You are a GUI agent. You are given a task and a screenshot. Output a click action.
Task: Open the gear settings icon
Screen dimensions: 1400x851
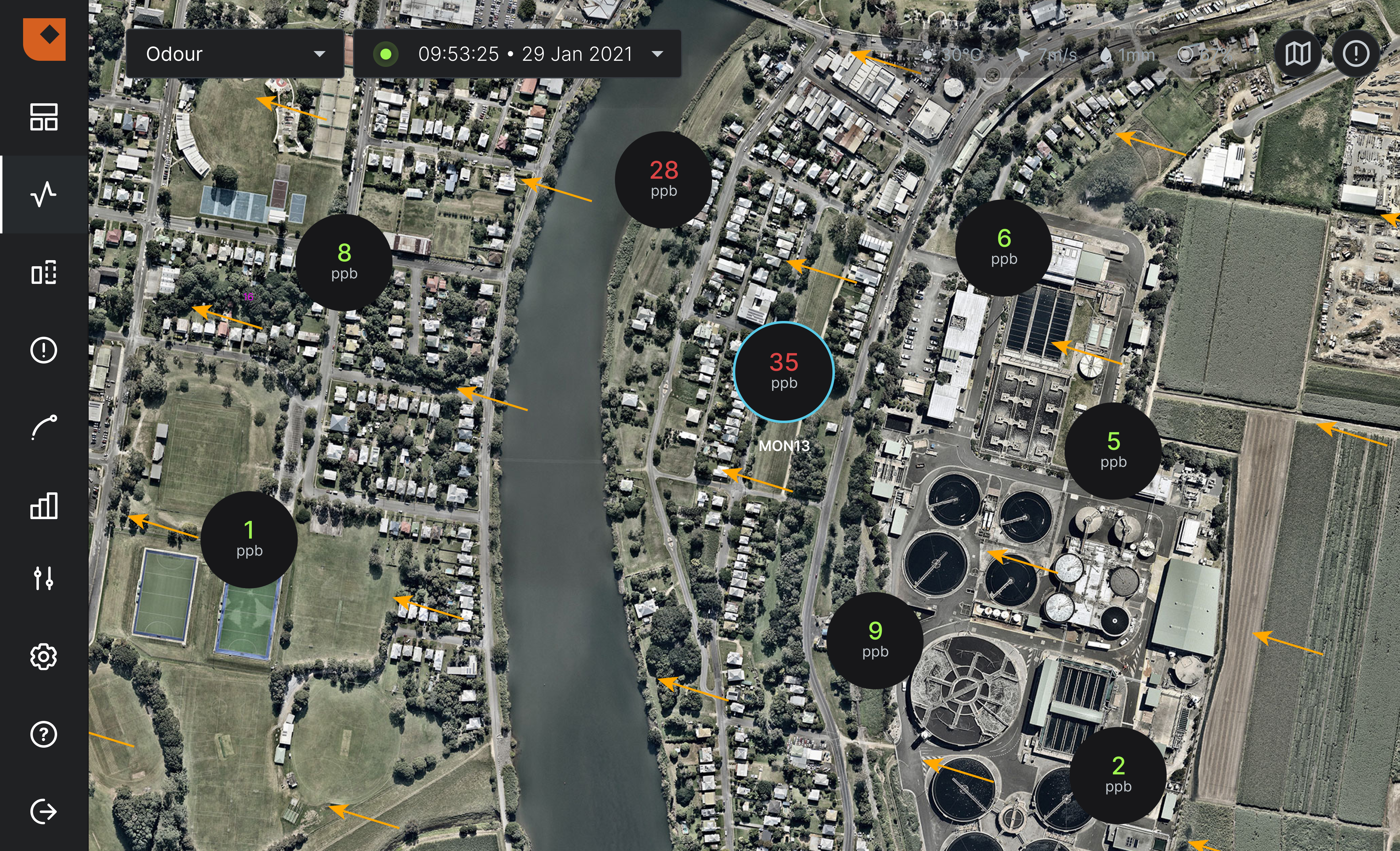click(44, 656)
